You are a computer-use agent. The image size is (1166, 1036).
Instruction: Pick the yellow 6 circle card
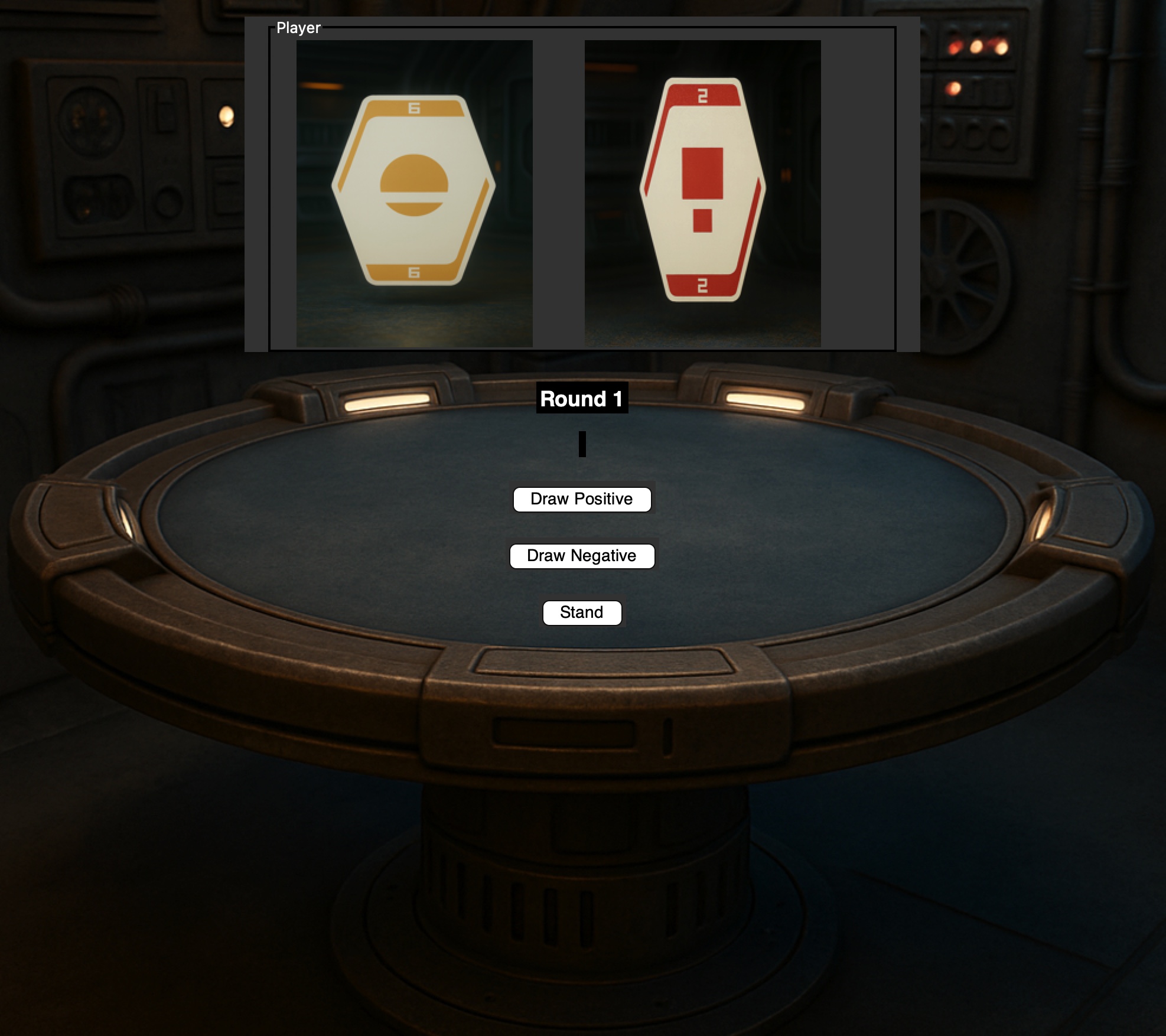tap(413, 190)
